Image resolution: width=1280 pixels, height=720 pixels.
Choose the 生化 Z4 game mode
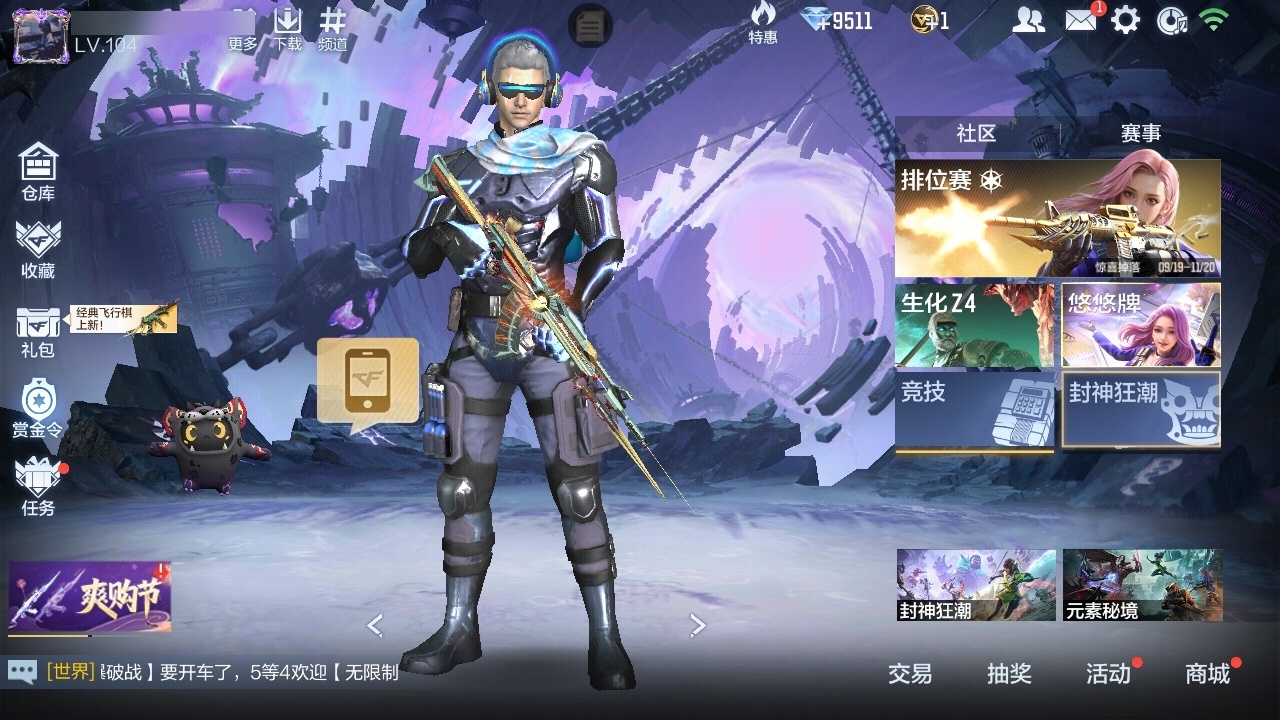(x=974, y=325)
